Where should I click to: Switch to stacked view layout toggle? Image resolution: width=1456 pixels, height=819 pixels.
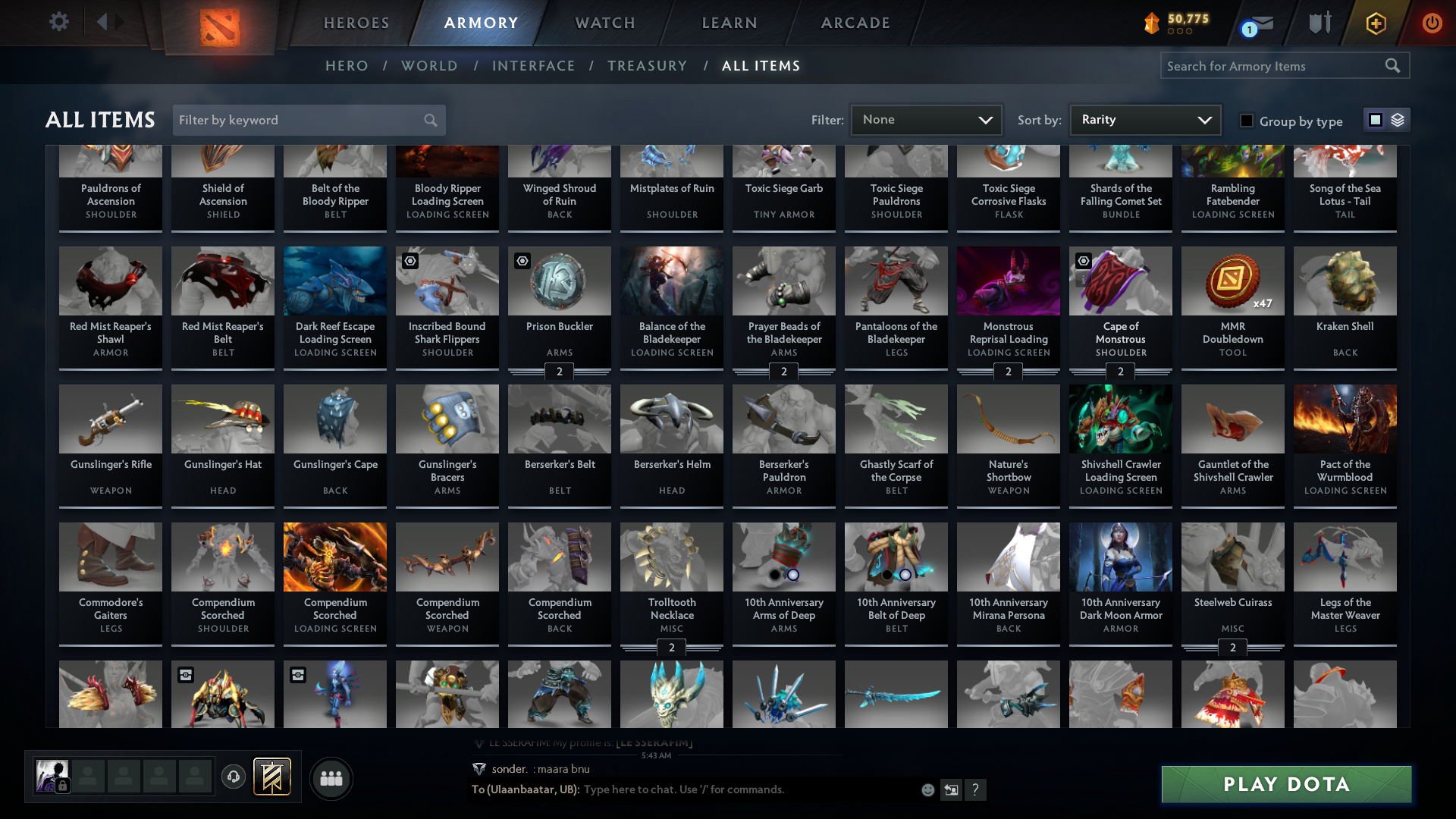(x=1398, y=120)
